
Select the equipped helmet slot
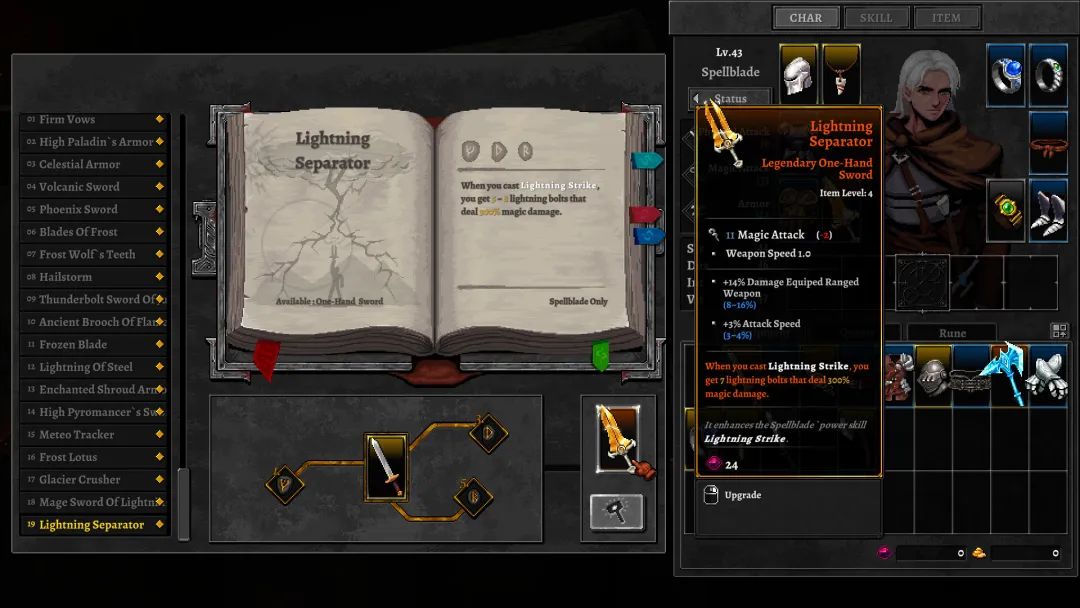[x=798, y=74]
